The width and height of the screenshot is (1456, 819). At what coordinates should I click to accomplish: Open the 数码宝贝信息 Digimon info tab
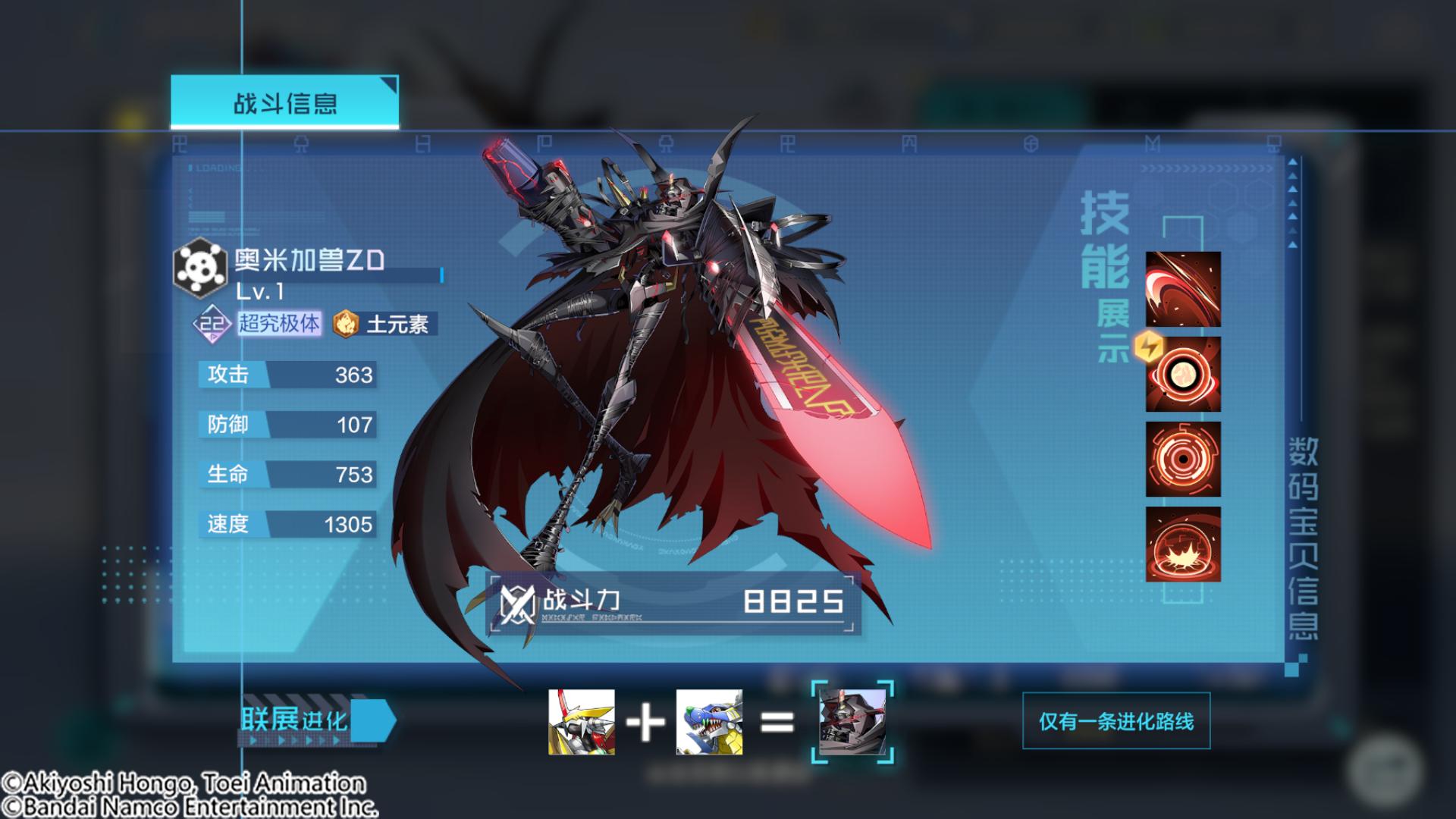tap(1303, 538)
